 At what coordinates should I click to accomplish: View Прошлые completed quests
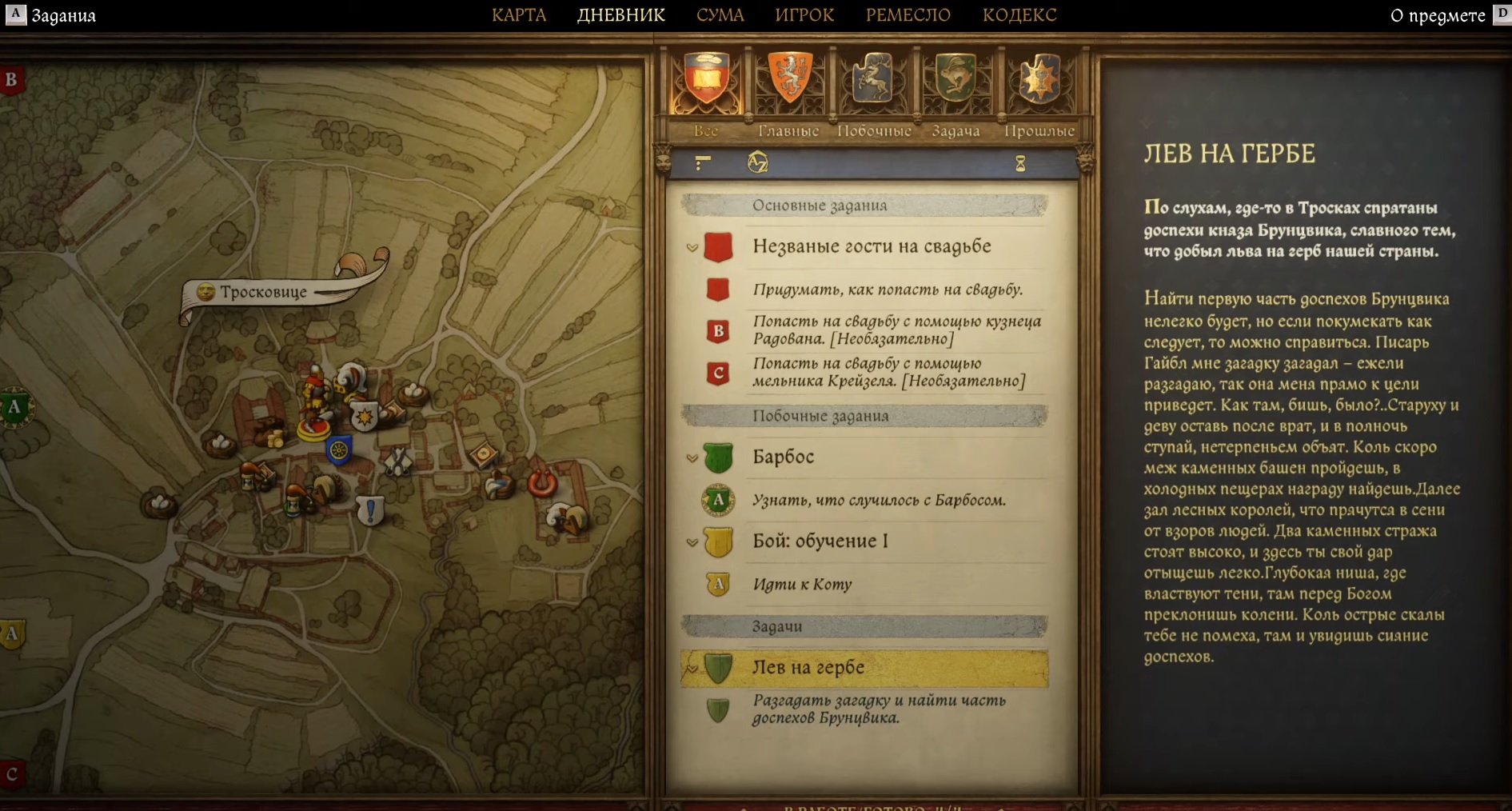point(1039,88)
